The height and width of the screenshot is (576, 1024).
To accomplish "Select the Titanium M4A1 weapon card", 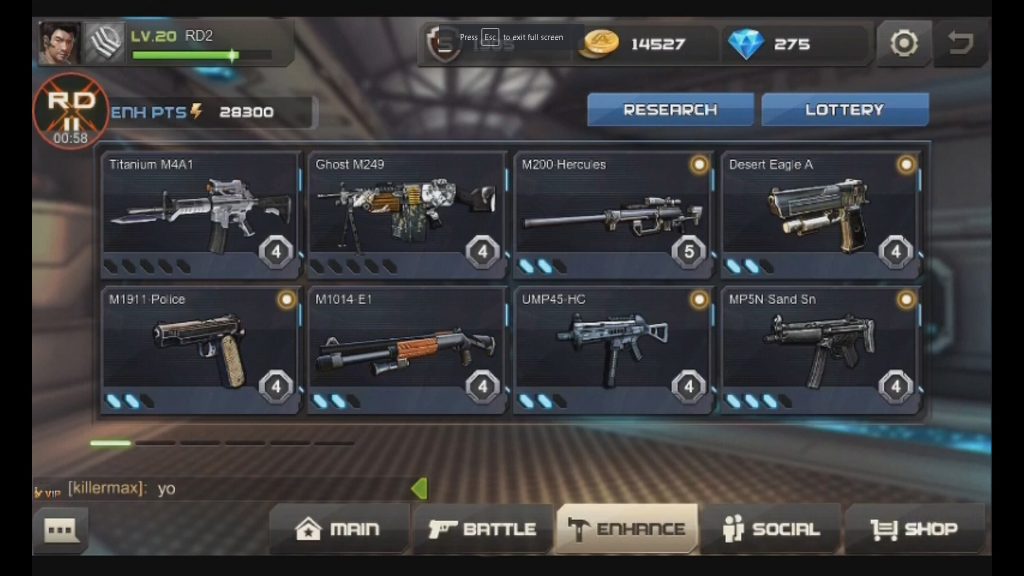I will pos(201,214).
